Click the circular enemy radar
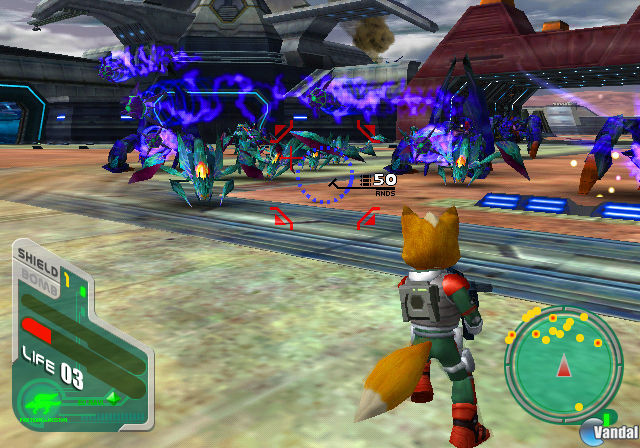Image resolution: width=640 pixels, height=448 pixels. (564, 360)
